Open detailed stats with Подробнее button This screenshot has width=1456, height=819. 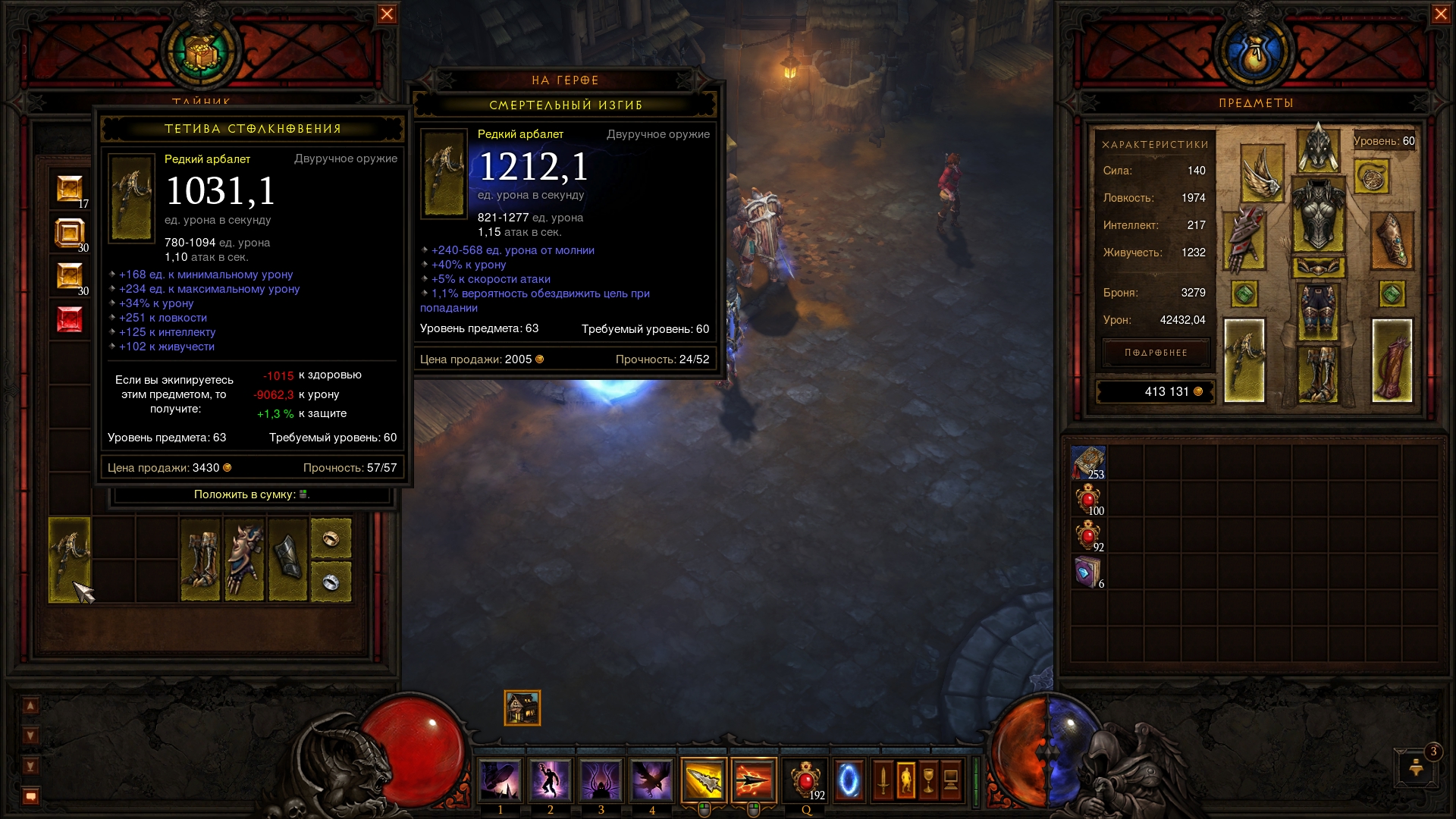1156,353
